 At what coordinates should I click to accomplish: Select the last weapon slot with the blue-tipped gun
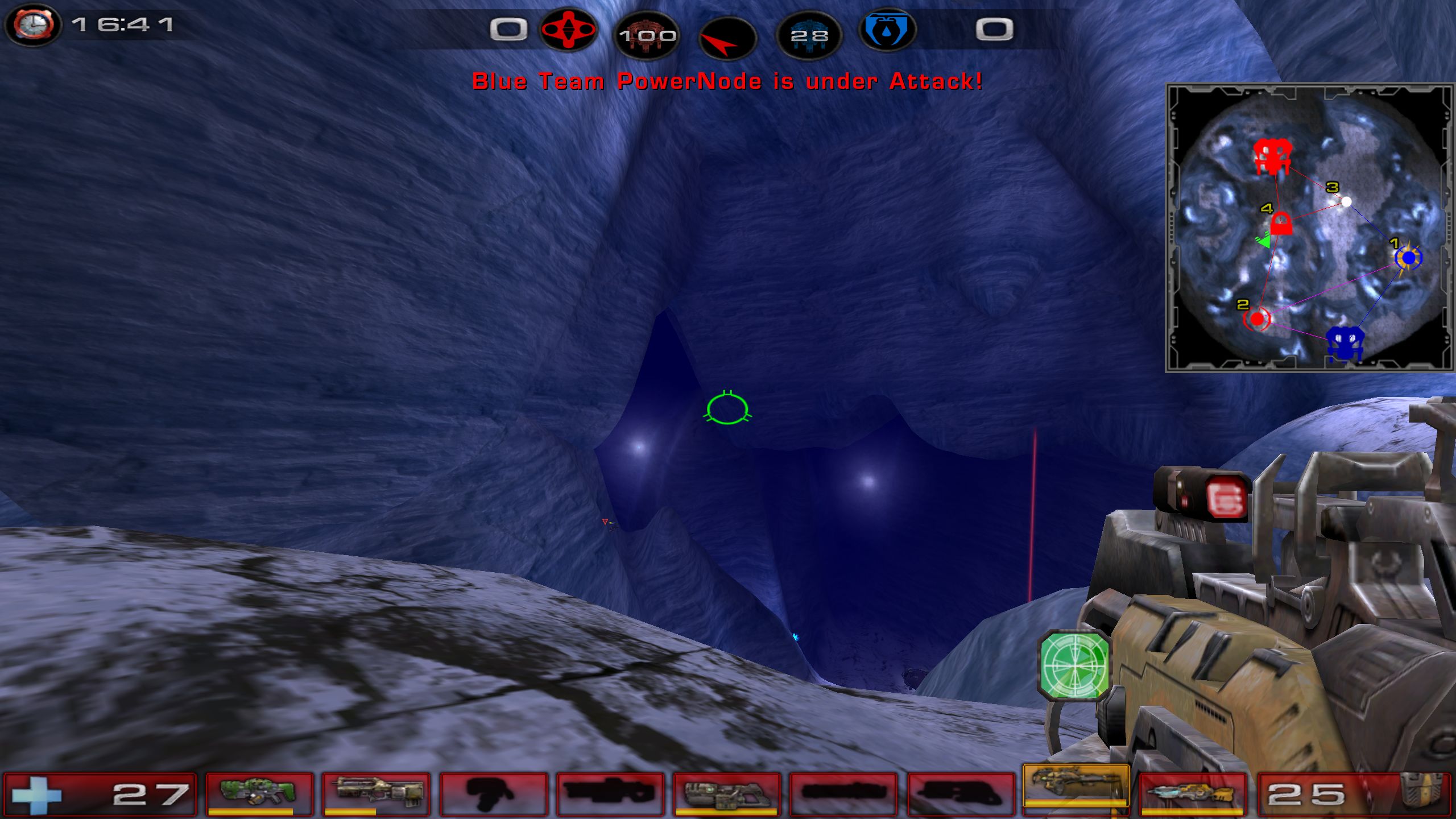[x=1193, y=793]
